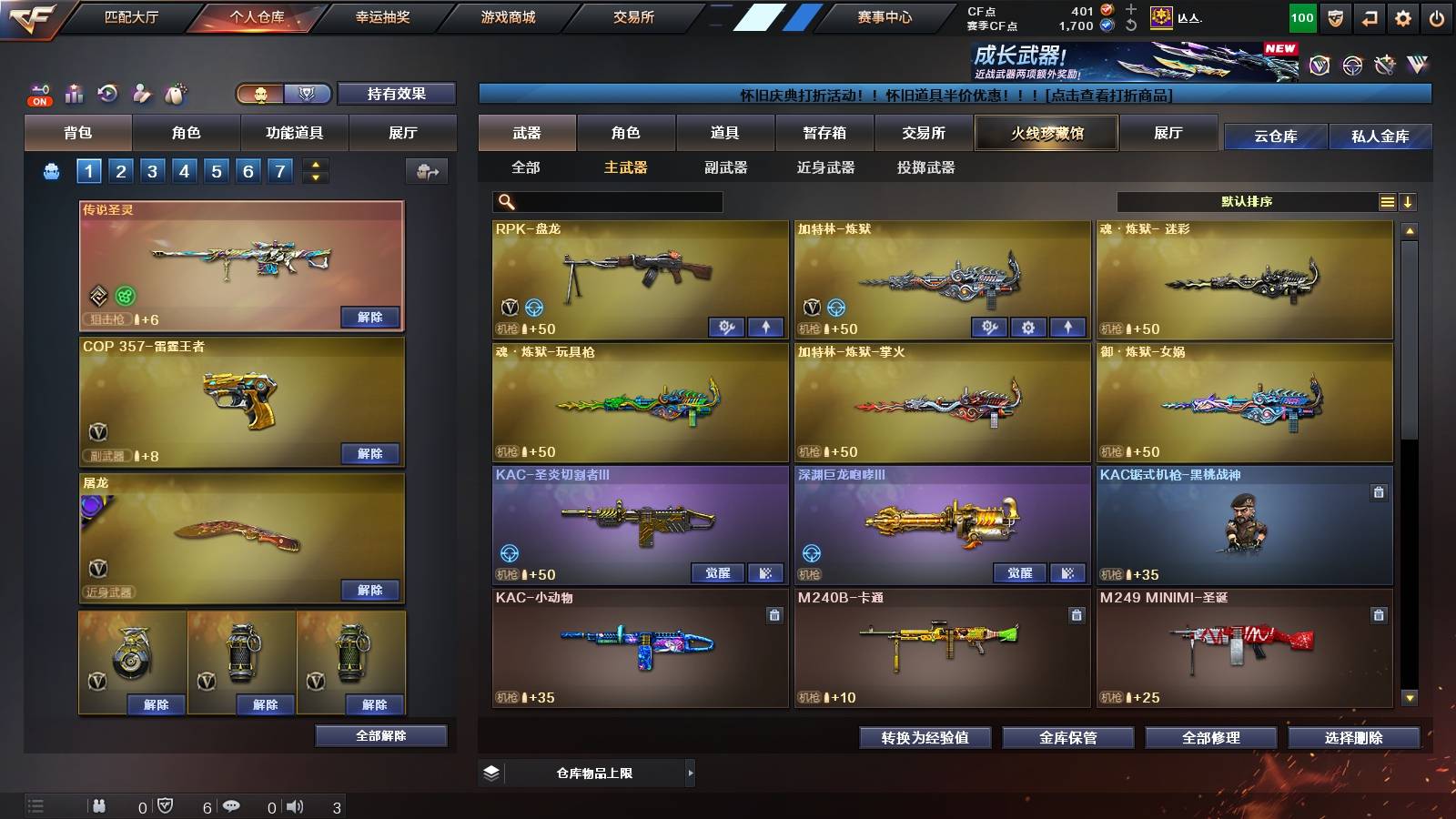This screenshot has width=1456, height=819.
Task: Click the replay/history icon above 背包
Action: [107, 92]
